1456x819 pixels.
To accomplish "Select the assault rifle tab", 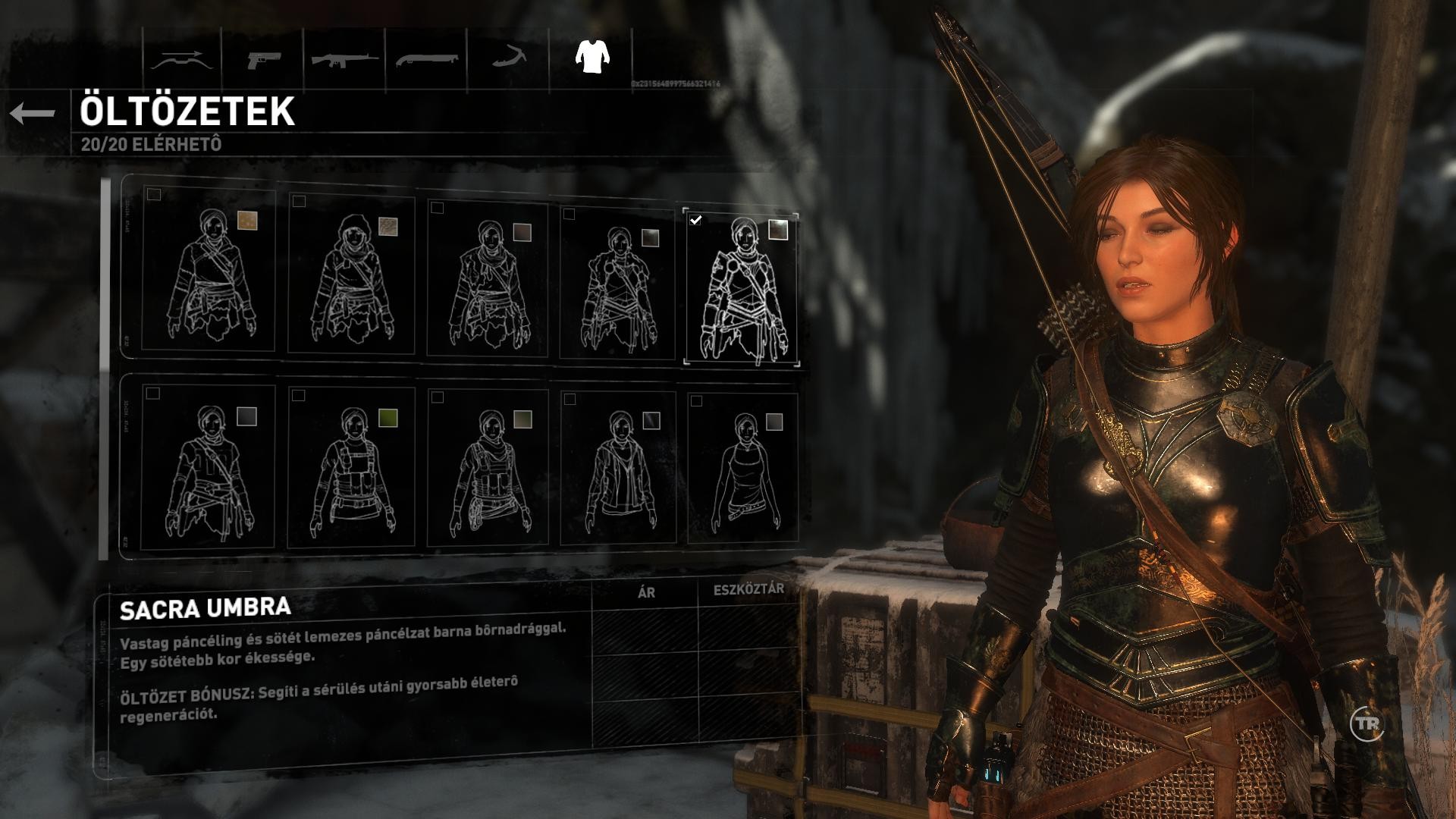I will [345, 60].
